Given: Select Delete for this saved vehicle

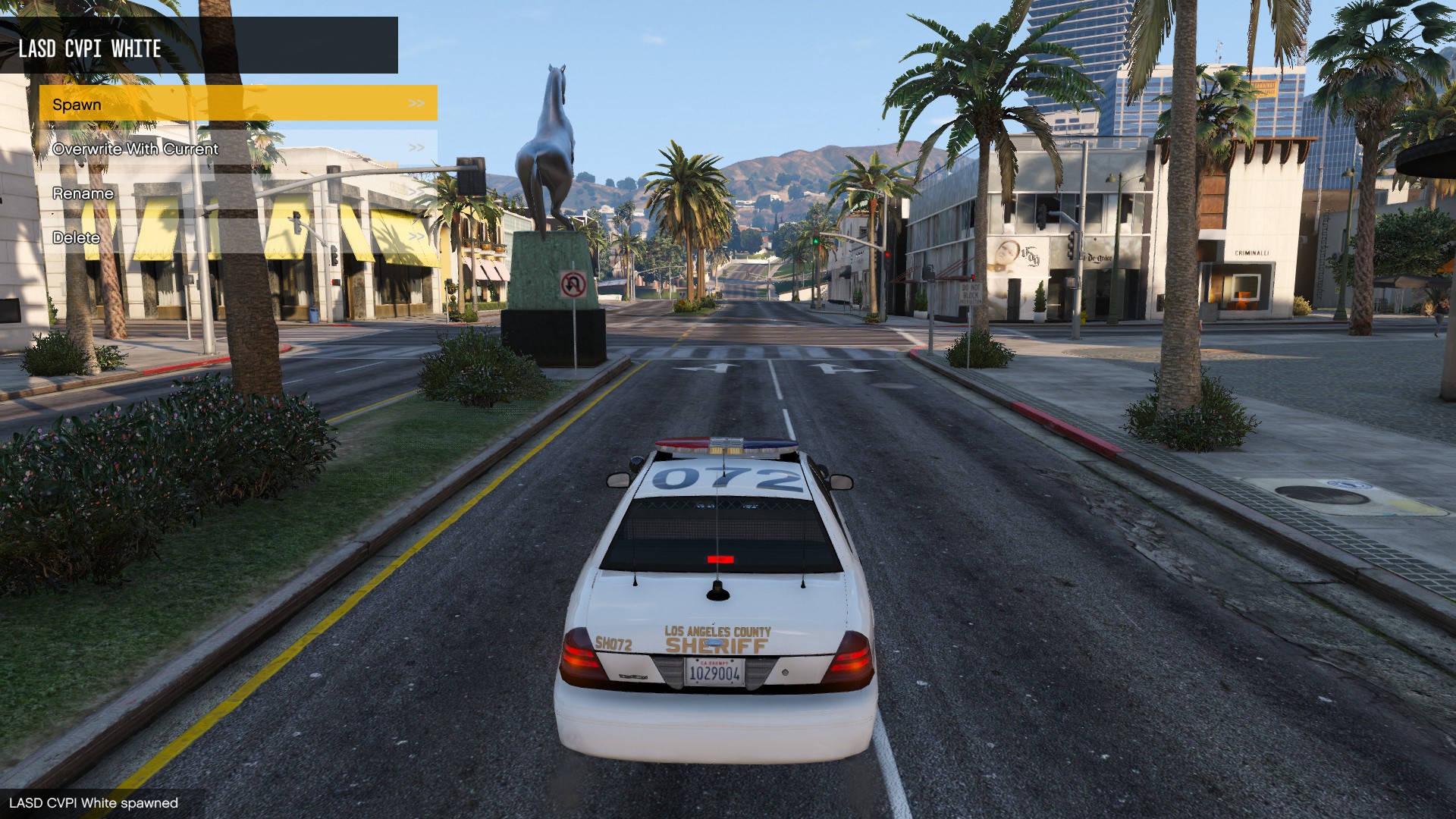Looking at the screenshot, I should pyautogui.click(x=238, y=237).
